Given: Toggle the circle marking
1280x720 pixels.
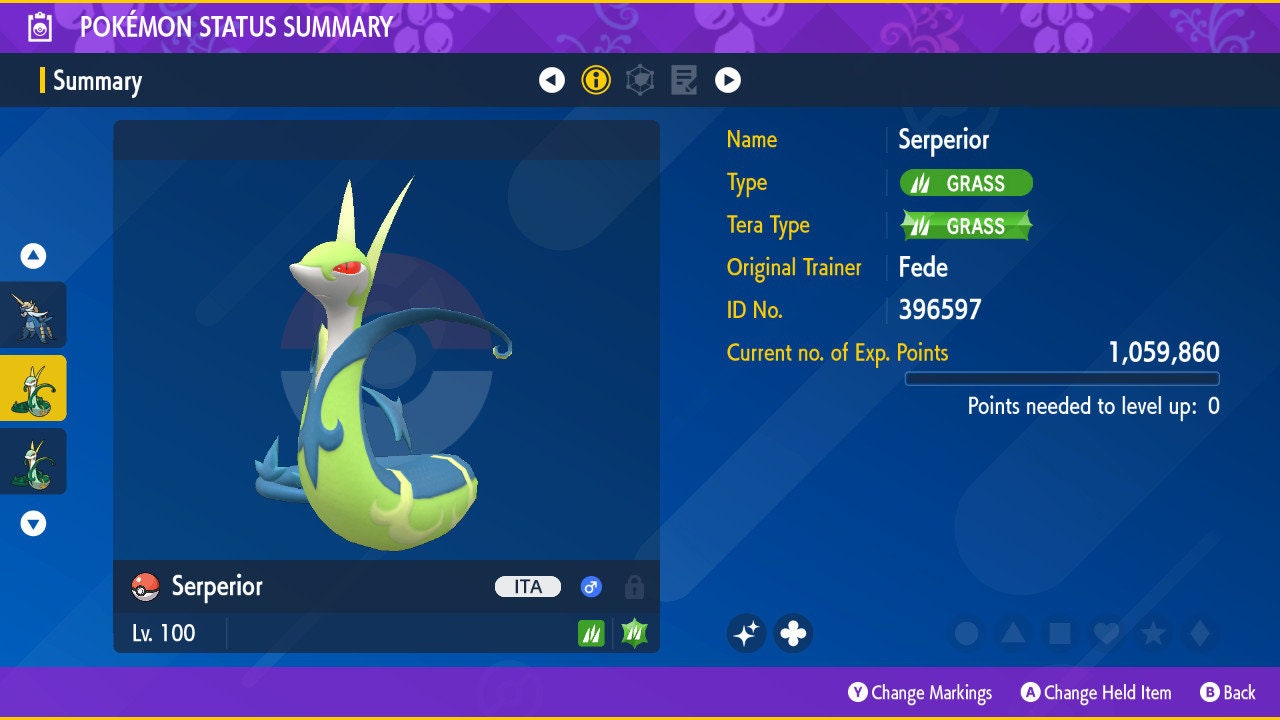Looking at the screenshot, I should tap(966, 633).
